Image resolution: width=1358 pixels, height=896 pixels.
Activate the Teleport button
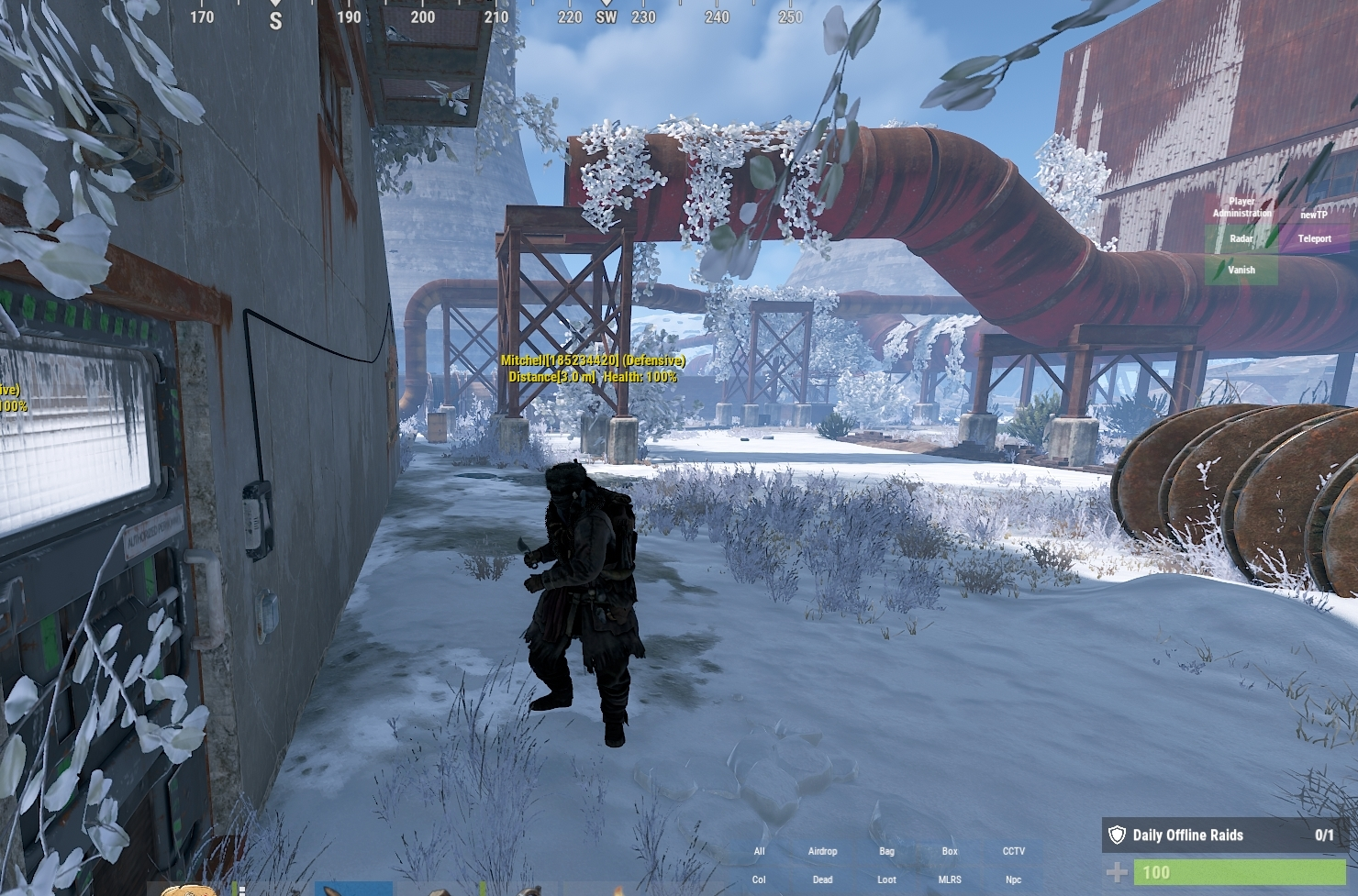click(x=1314, y=238)
